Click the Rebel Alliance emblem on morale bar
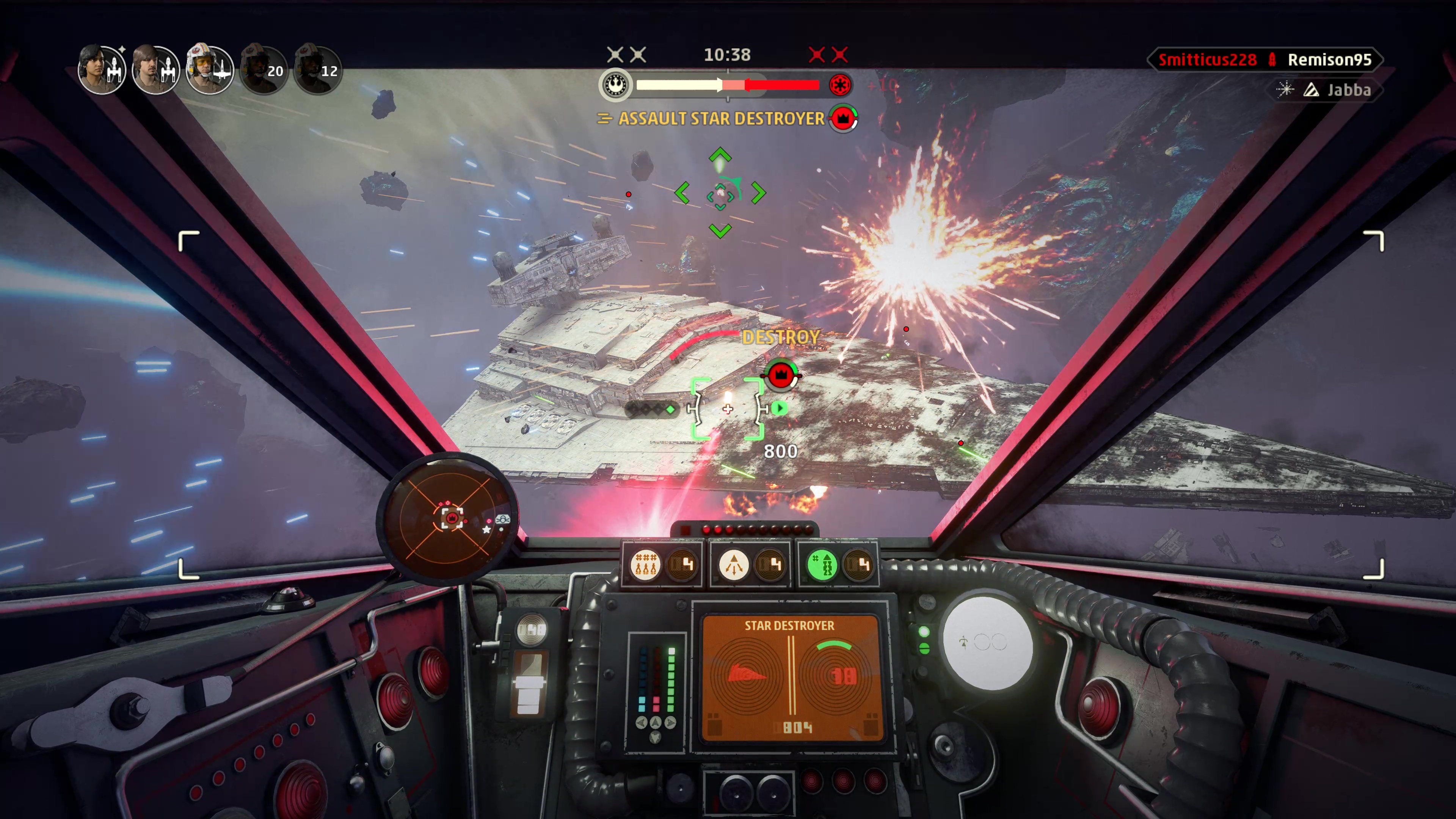Viewport: 1456px width, 819px height. 615,85
